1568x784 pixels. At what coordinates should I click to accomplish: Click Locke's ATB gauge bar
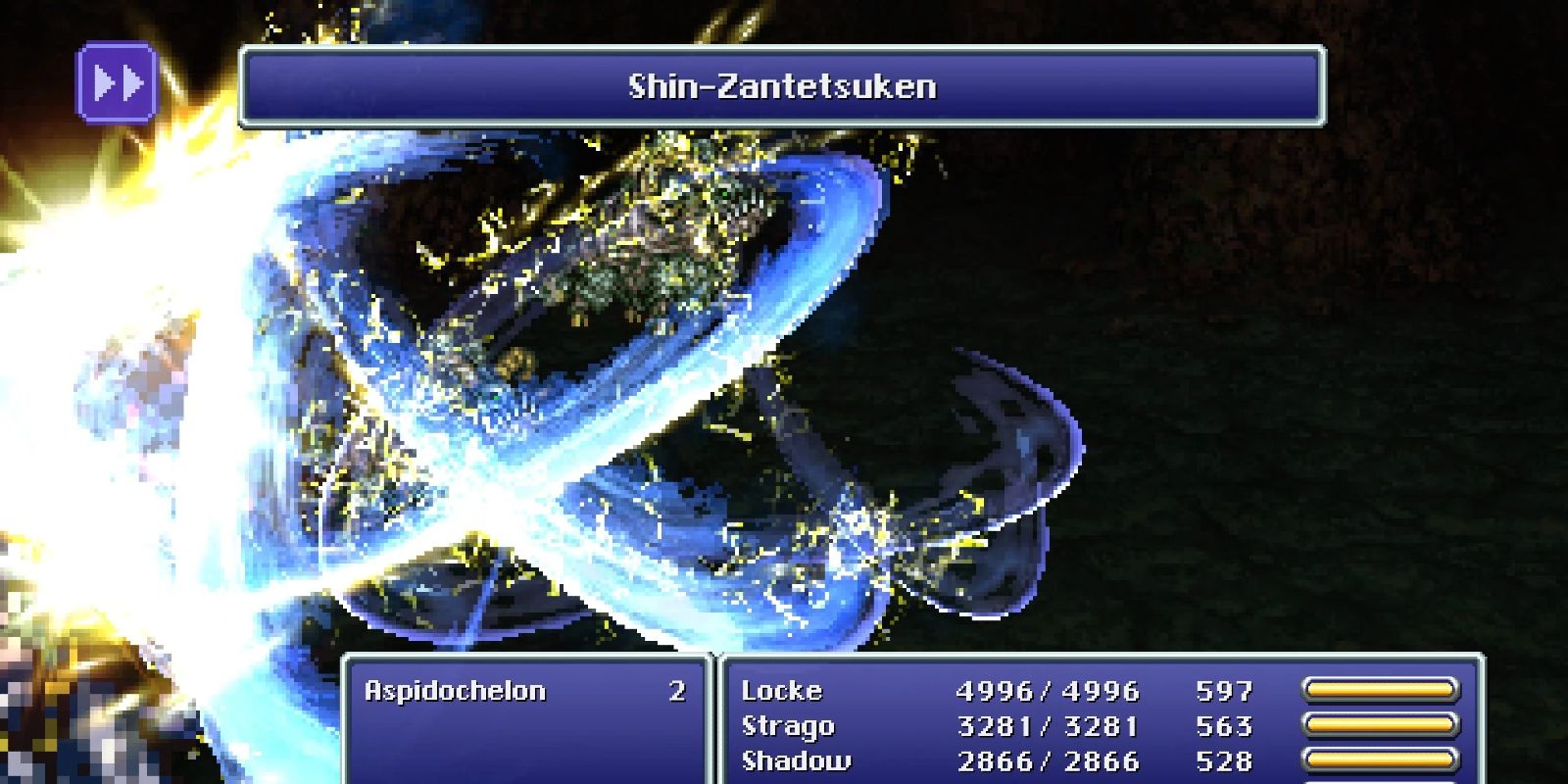[1382, 690]
